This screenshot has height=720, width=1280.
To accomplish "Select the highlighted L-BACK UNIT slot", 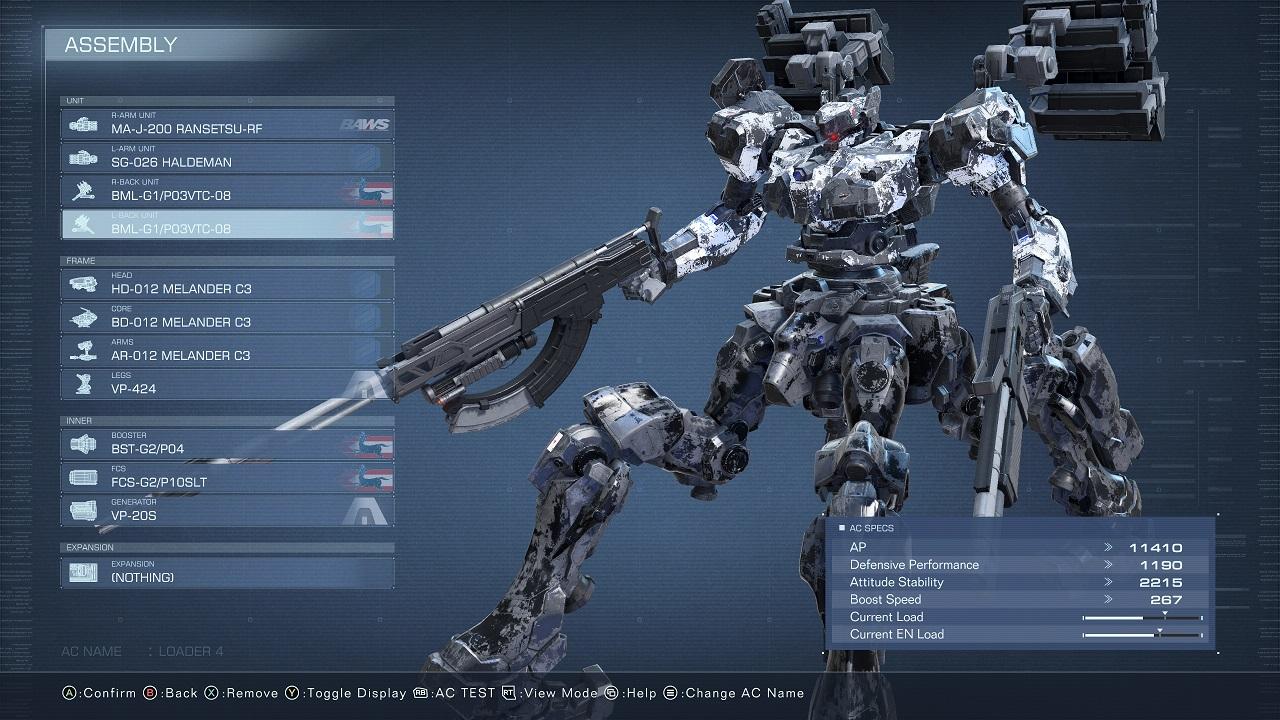I will [228, 224].
